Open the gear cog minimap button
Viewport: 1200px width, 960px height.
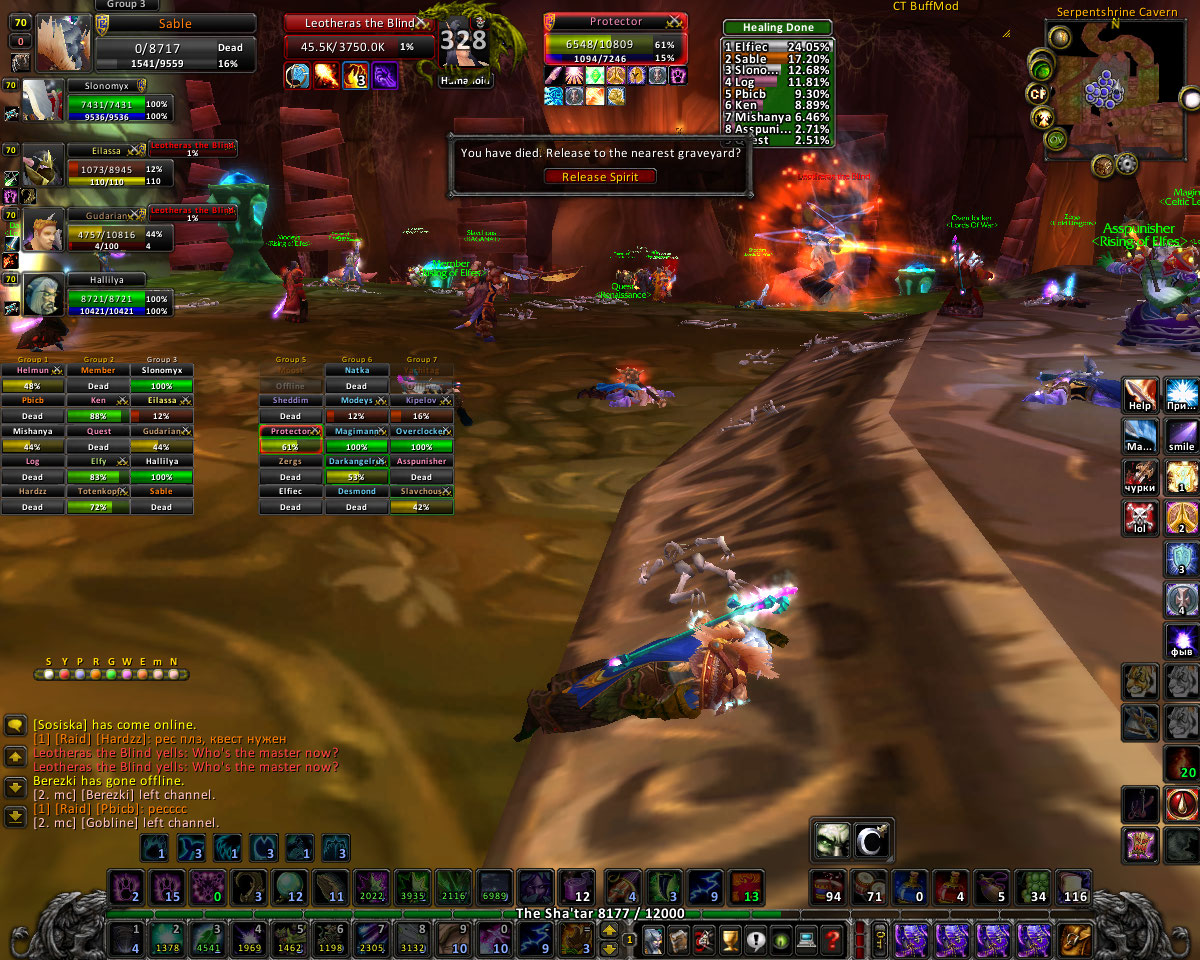coord(1127,165)
